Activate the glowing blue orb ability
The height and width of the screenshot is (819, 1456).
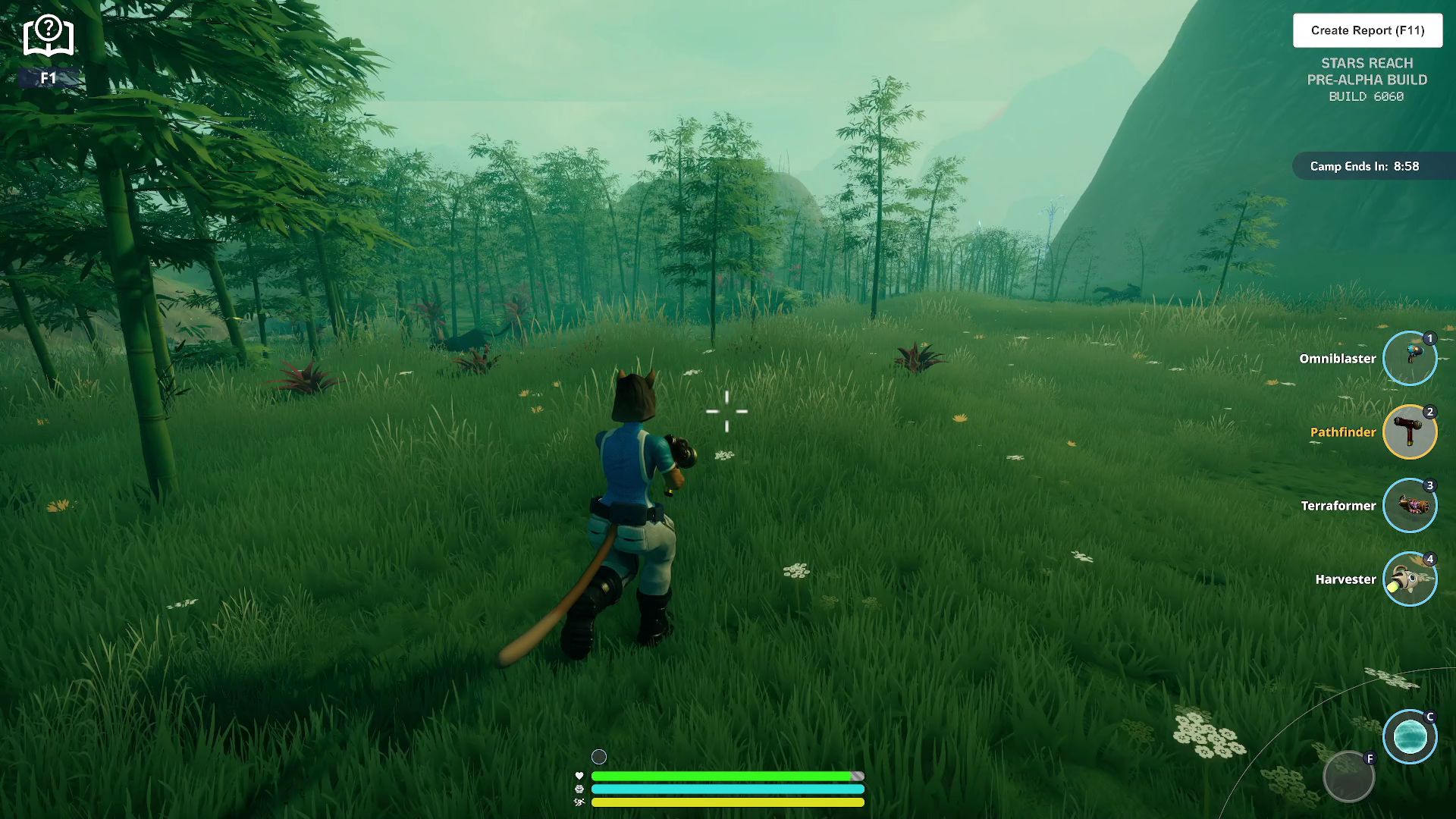tap(1409, 736)
